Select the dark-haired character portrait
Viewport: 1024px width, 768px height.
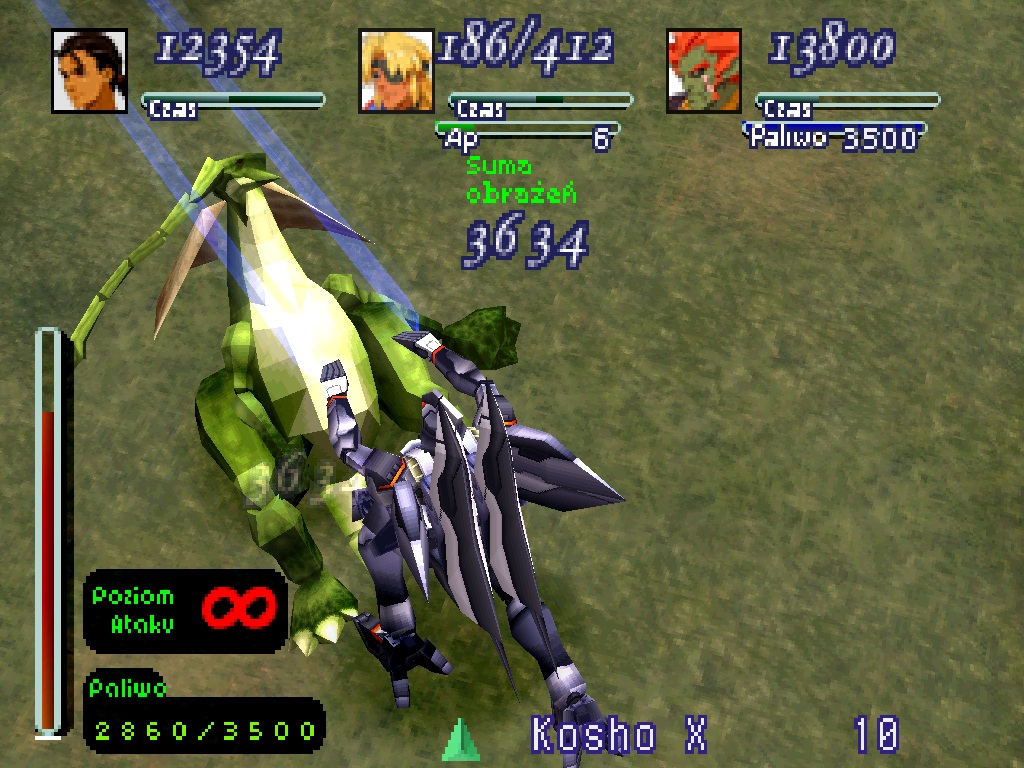(89, 71)
